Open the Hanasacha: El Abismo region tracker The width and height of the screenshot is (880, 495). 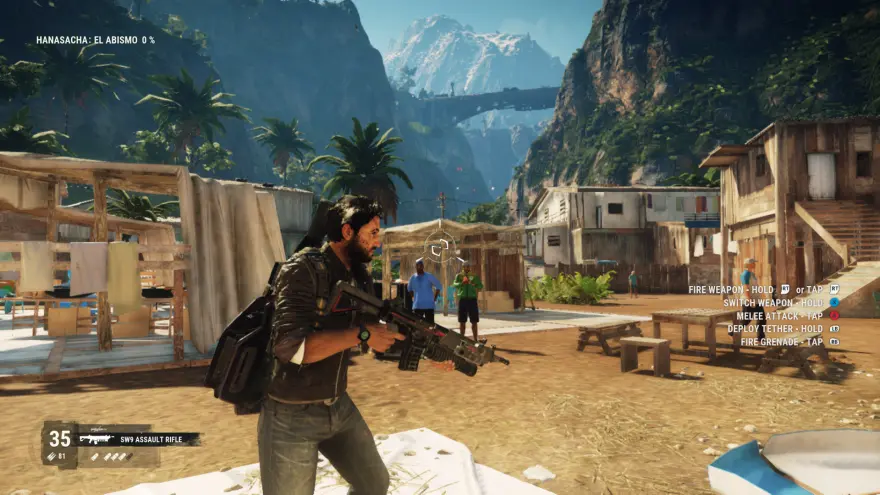pyautogui.click(x=96, y=40)
